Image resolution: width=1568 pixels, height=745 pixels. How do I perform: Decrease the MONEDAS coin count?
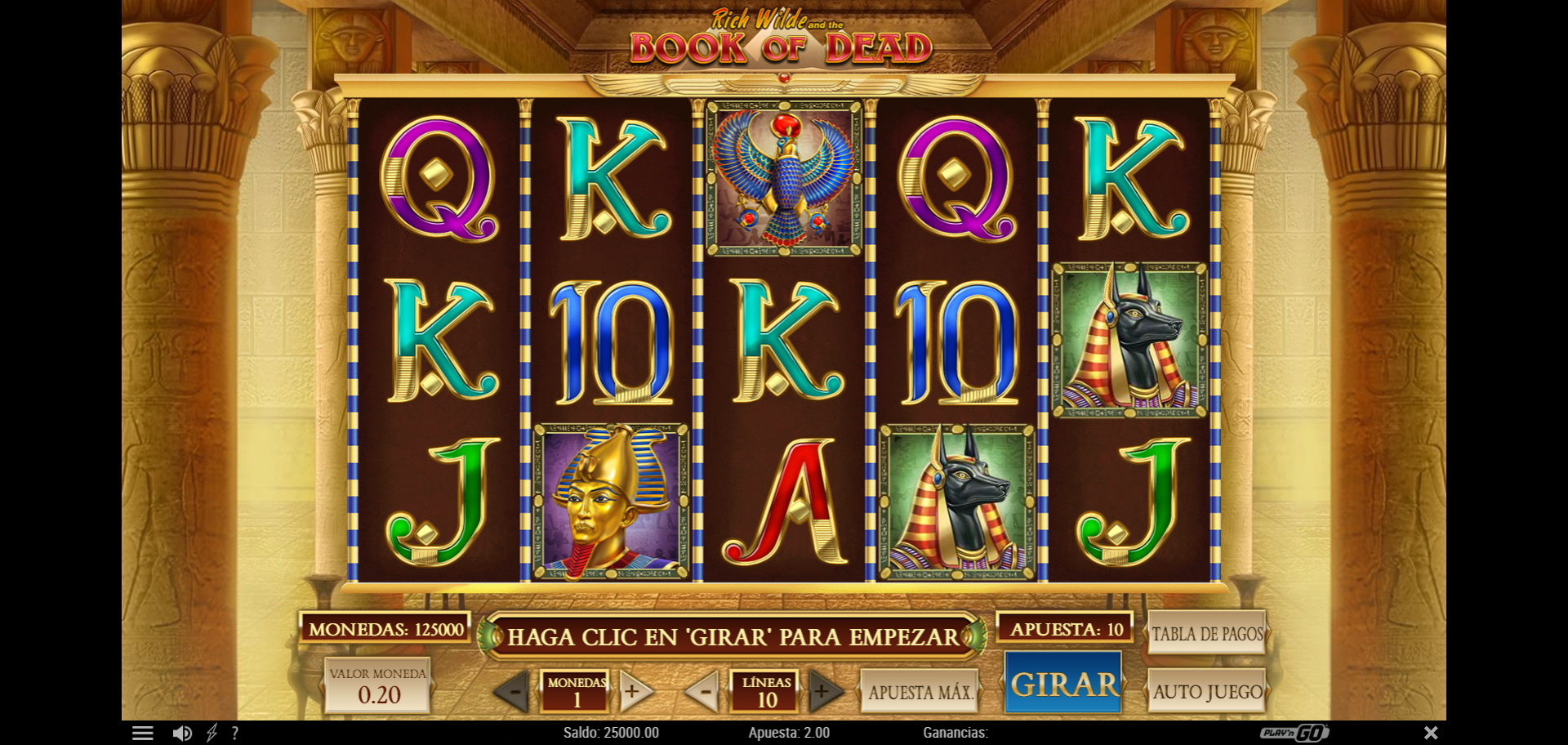click(514, 693)
